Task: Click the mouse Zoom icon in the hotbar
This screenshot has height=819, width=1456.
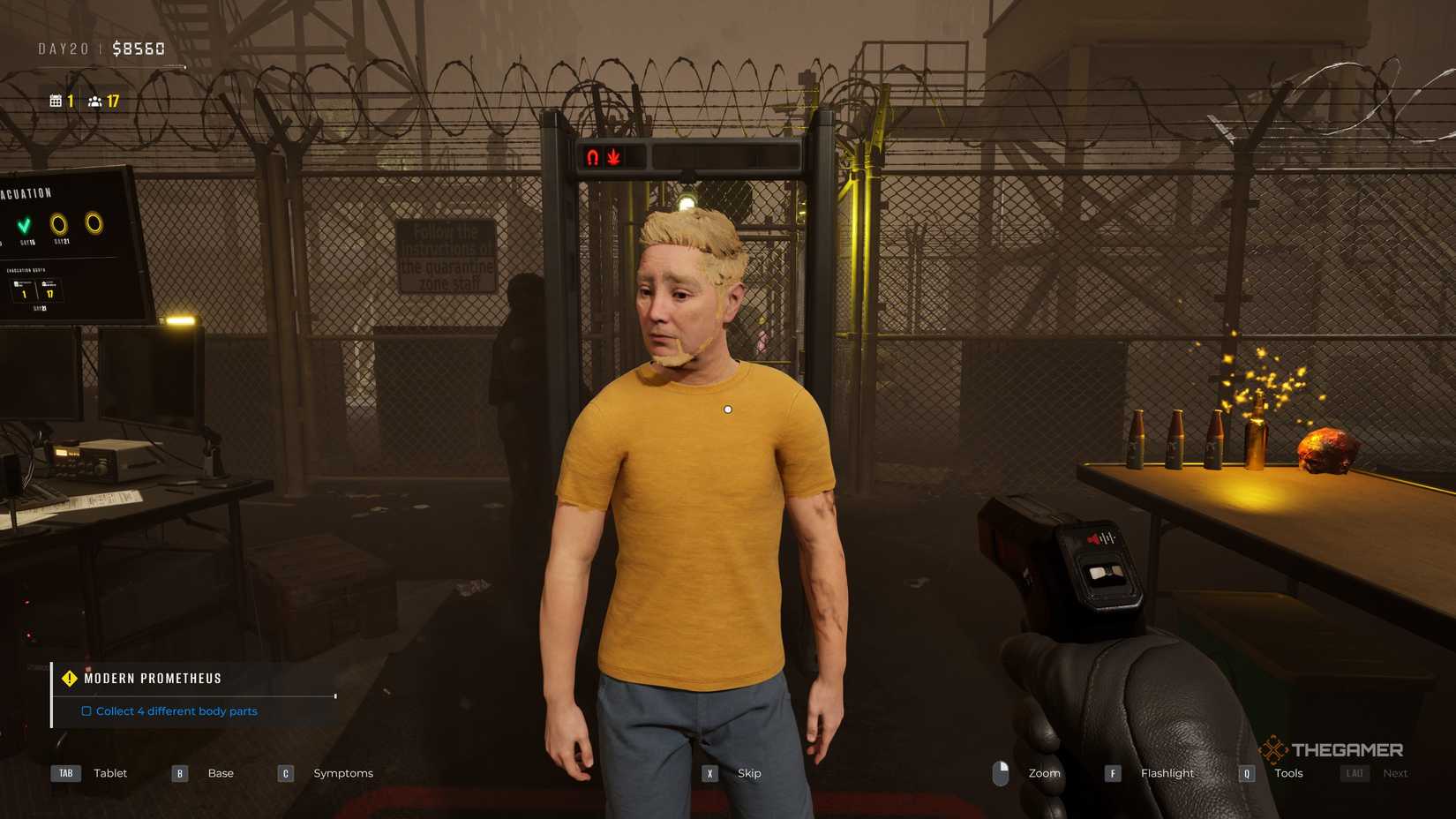Action: [1002, 772]
